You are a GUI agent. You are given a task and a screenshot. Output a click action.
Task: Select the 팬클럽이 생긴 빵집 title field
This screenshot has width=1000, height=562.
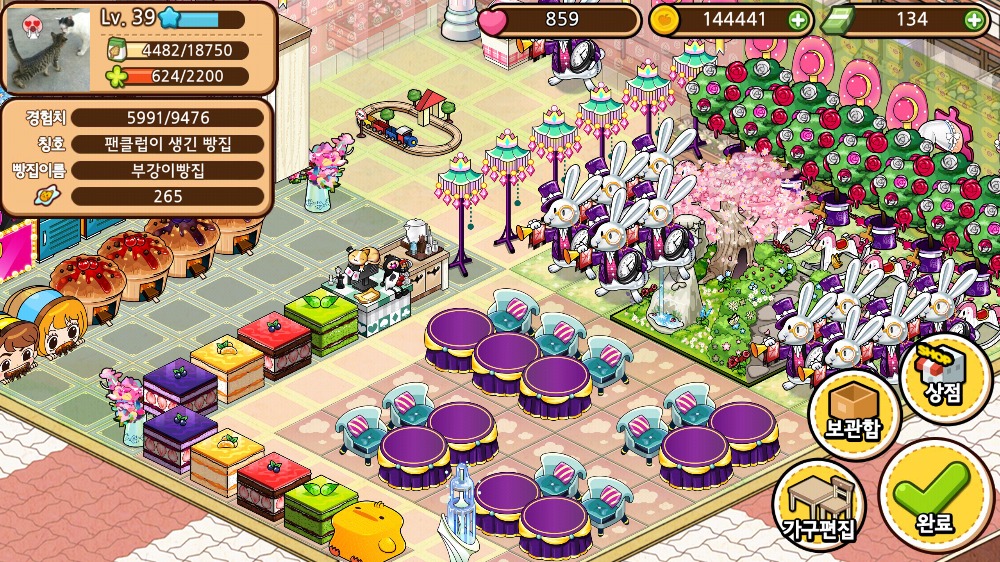tap(168, 143)
